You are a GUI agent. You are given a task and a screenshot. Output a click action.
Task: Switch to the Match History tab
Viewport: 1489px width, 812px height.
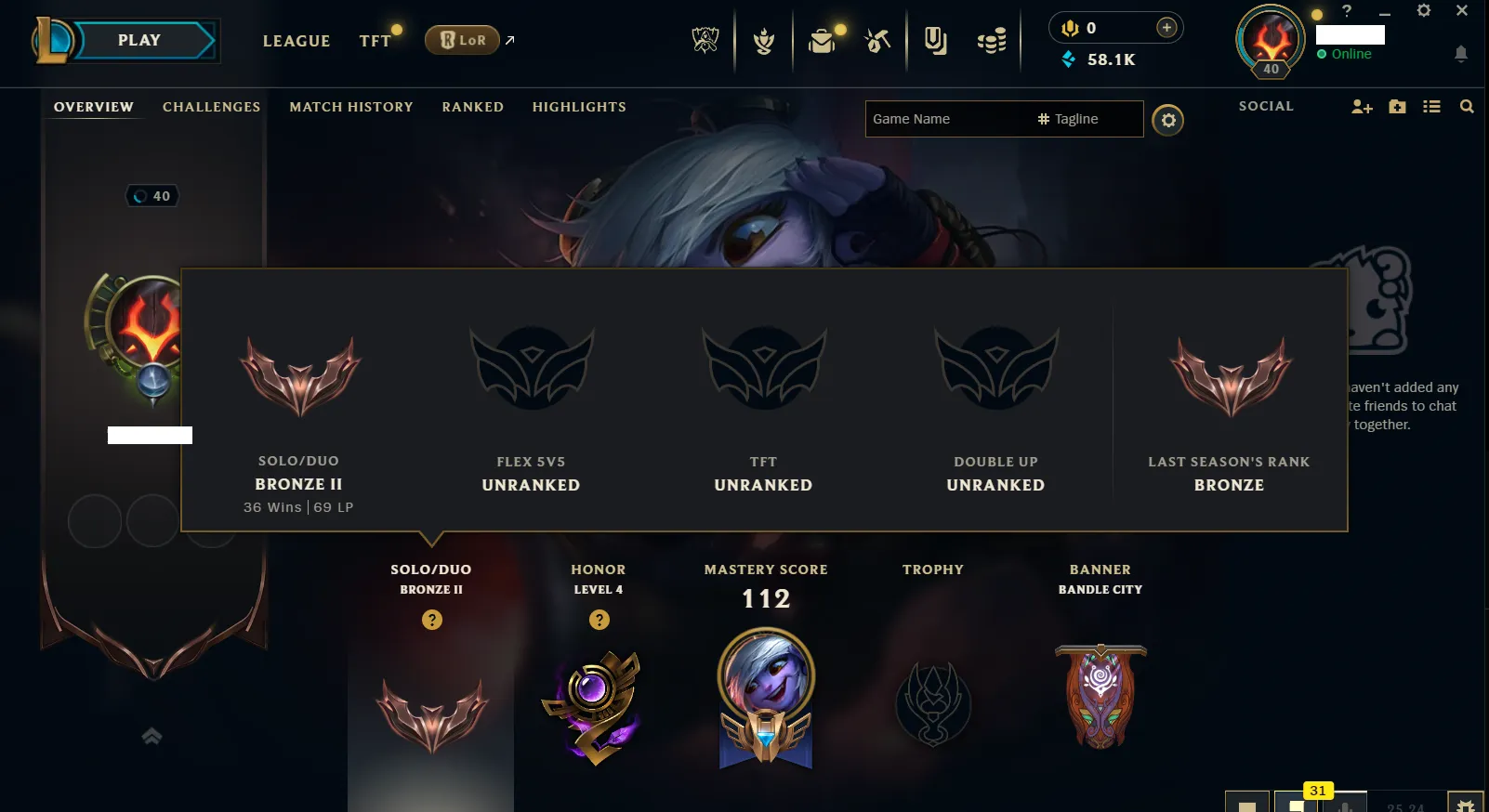click(x=351, y=107)
